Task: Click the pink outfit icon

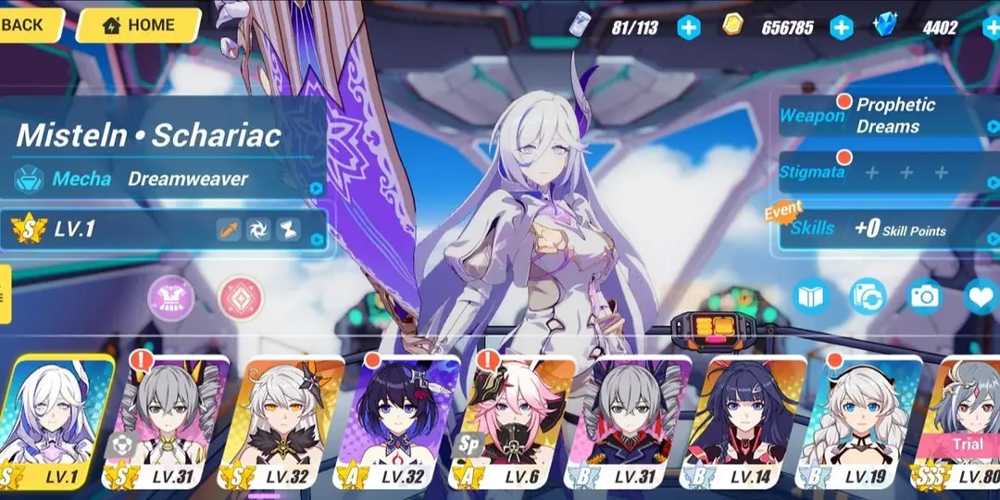Action: tap(171, 298)
